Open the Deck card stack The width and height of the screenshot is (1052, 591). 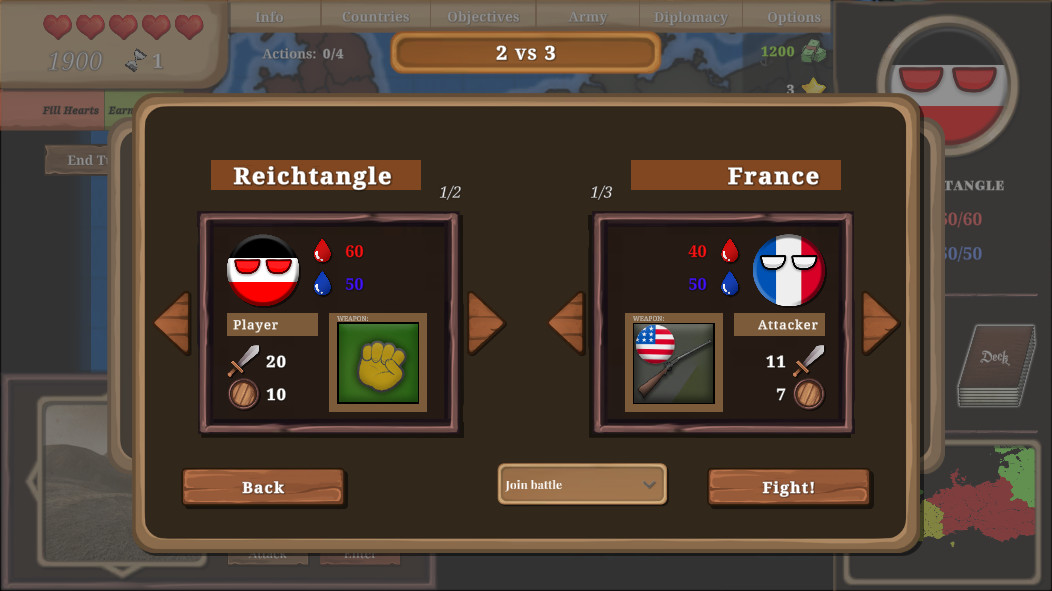point(995,365)
